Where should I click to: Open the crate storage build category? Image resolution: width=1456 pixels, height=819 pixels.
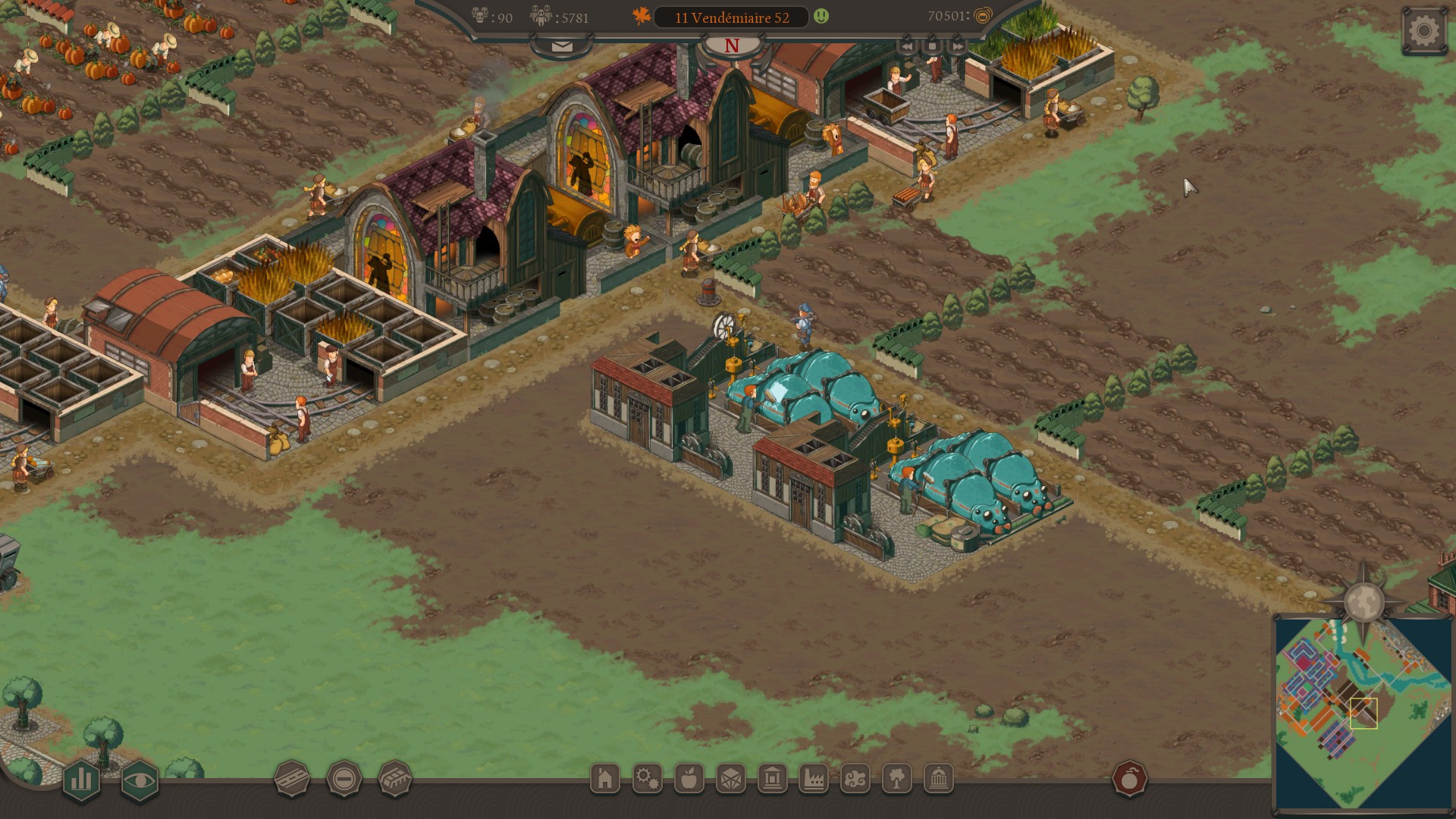pos(730,779)
